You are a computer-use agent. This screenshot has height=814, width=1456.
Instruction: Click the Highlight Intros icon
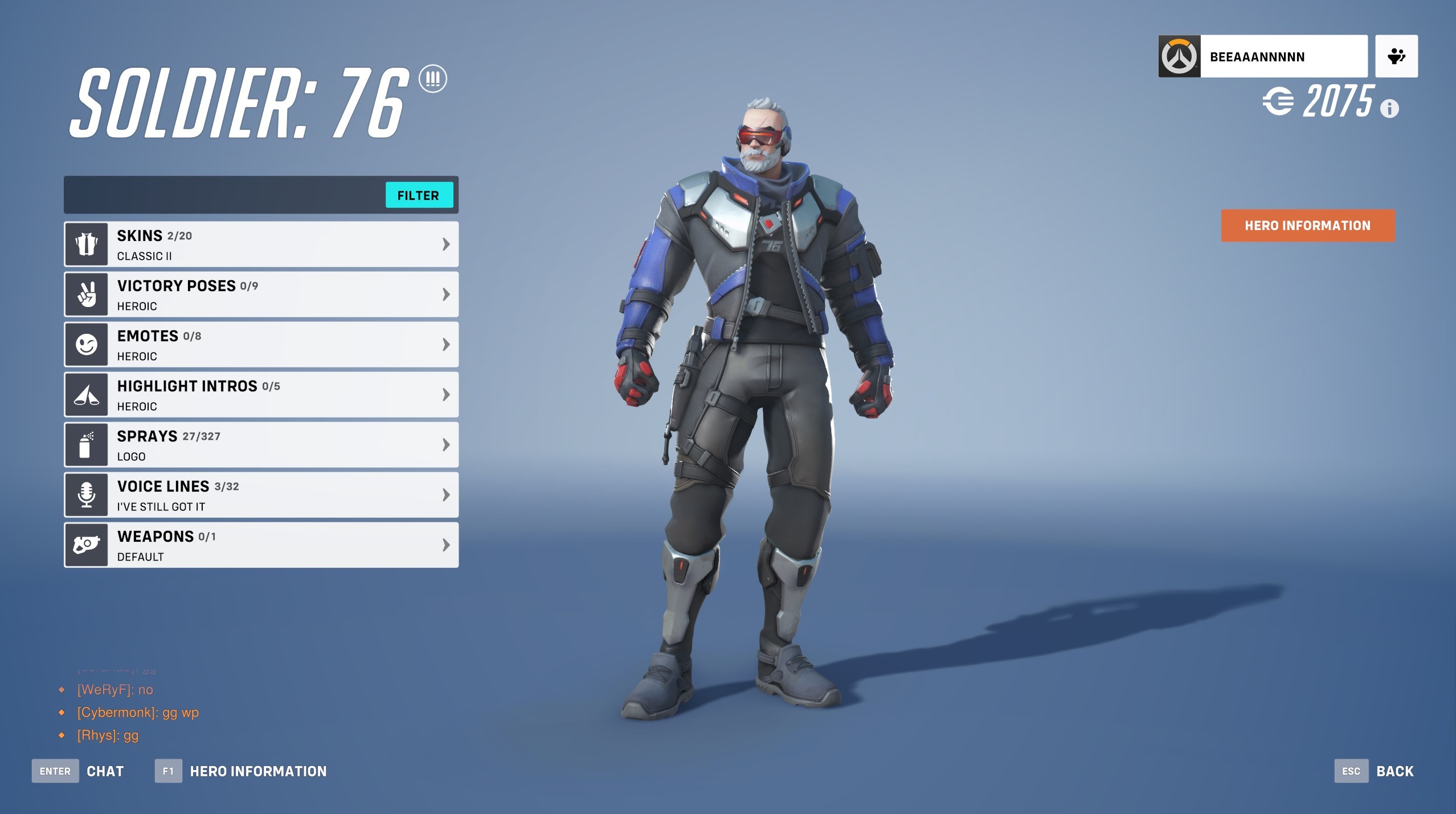[x=85, y=394]
